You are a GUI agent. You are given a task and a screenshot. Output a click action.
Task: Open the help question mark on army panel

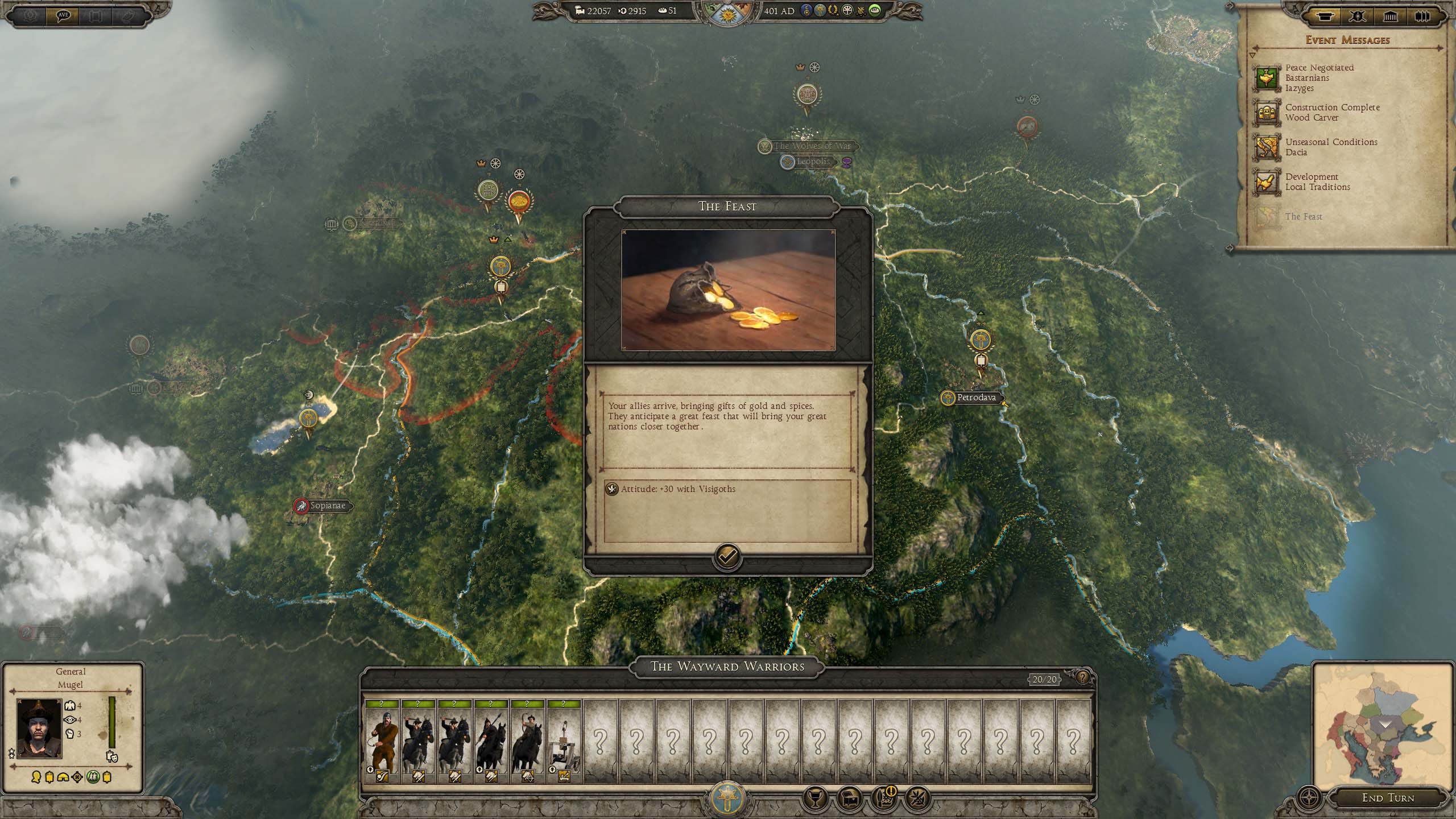pos(1082,677)
